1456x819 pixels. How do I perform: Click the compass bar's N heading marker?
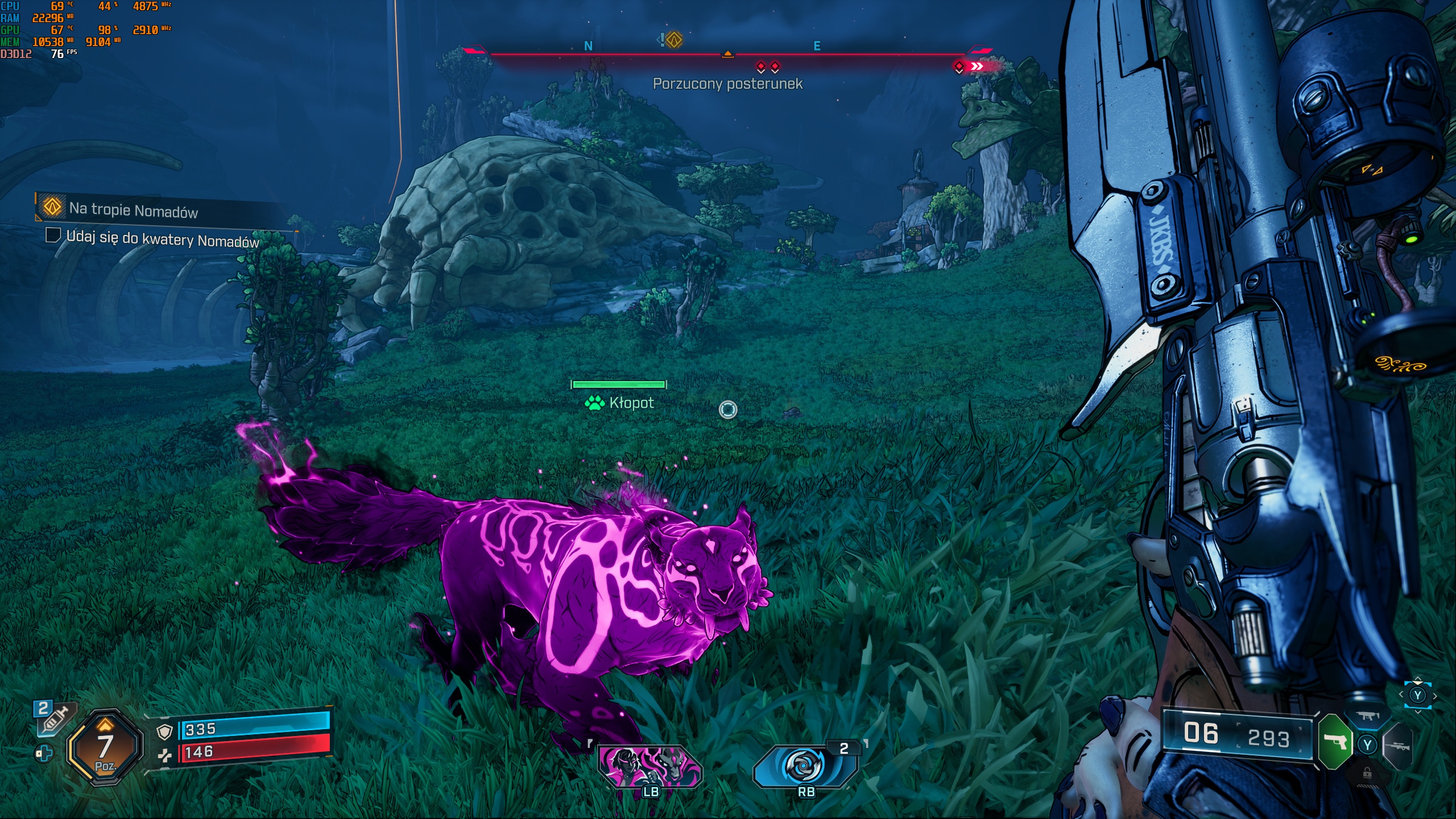tap(588, 46)
